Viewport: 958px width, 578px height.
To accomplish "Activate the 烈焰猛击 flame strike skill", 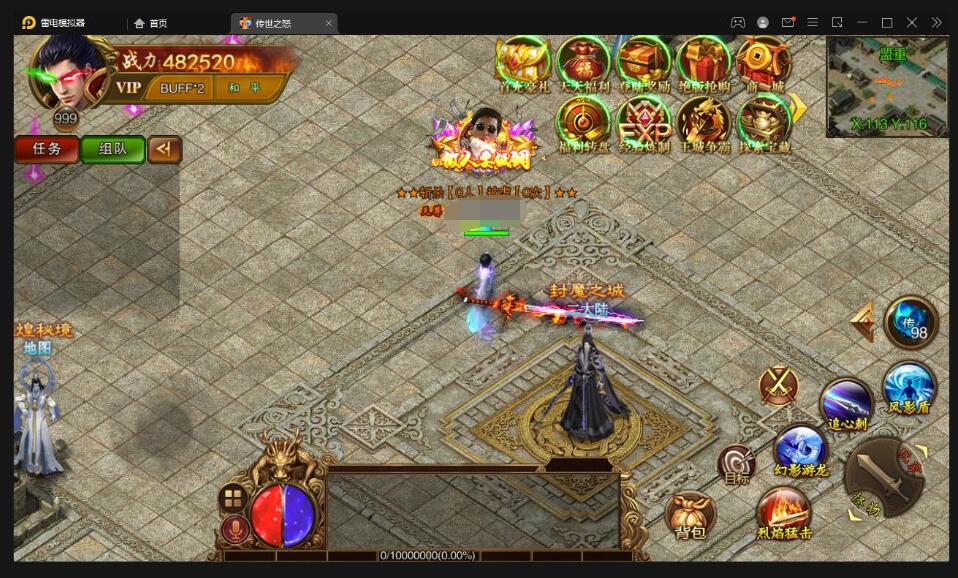I will click(784, 514).
